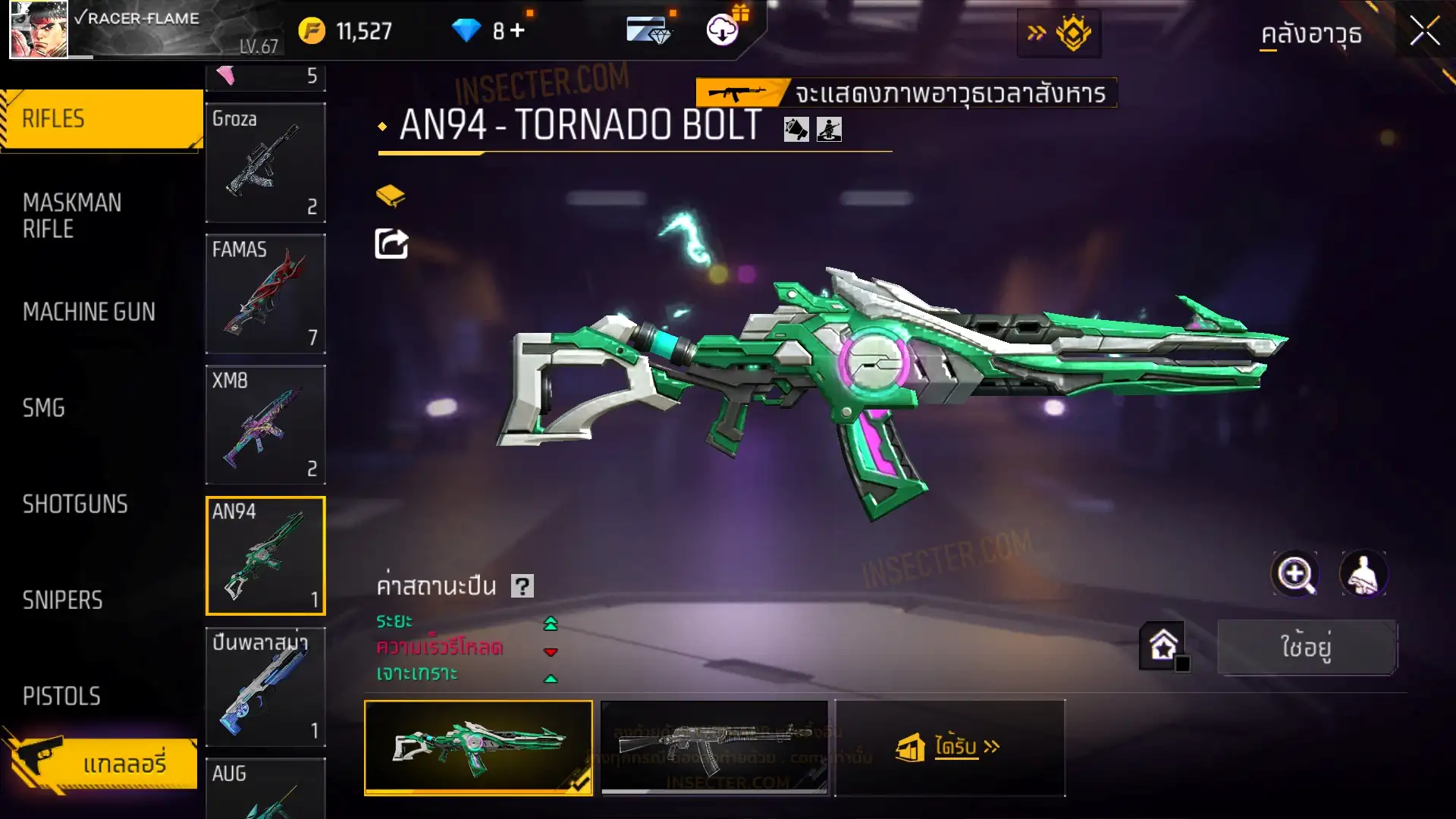This screenshot has height=819, width=1456.
Task: Share the weapon skin via share icon
Action: [x=391, y=244]
